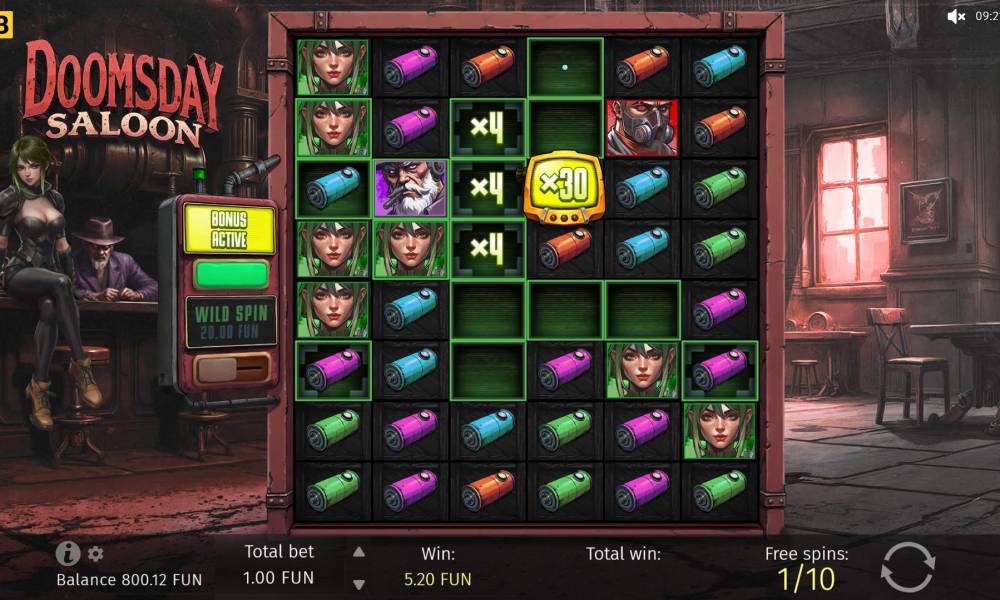Click the yellow B logo in the corner
Viewport: 1000px width, 600px height.
5,26
